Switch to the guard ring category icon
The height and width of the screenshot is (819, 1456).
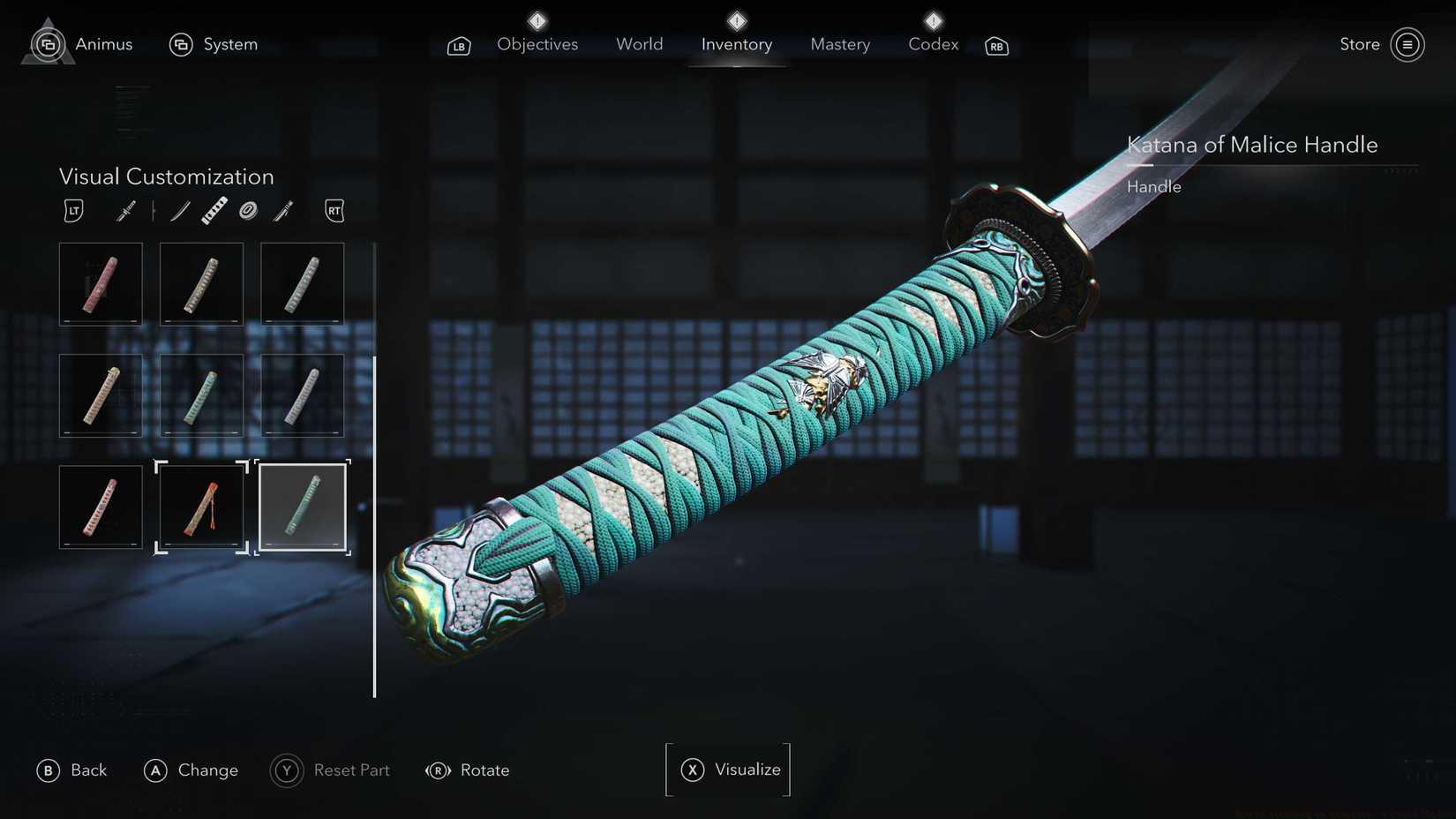[248, 211]
